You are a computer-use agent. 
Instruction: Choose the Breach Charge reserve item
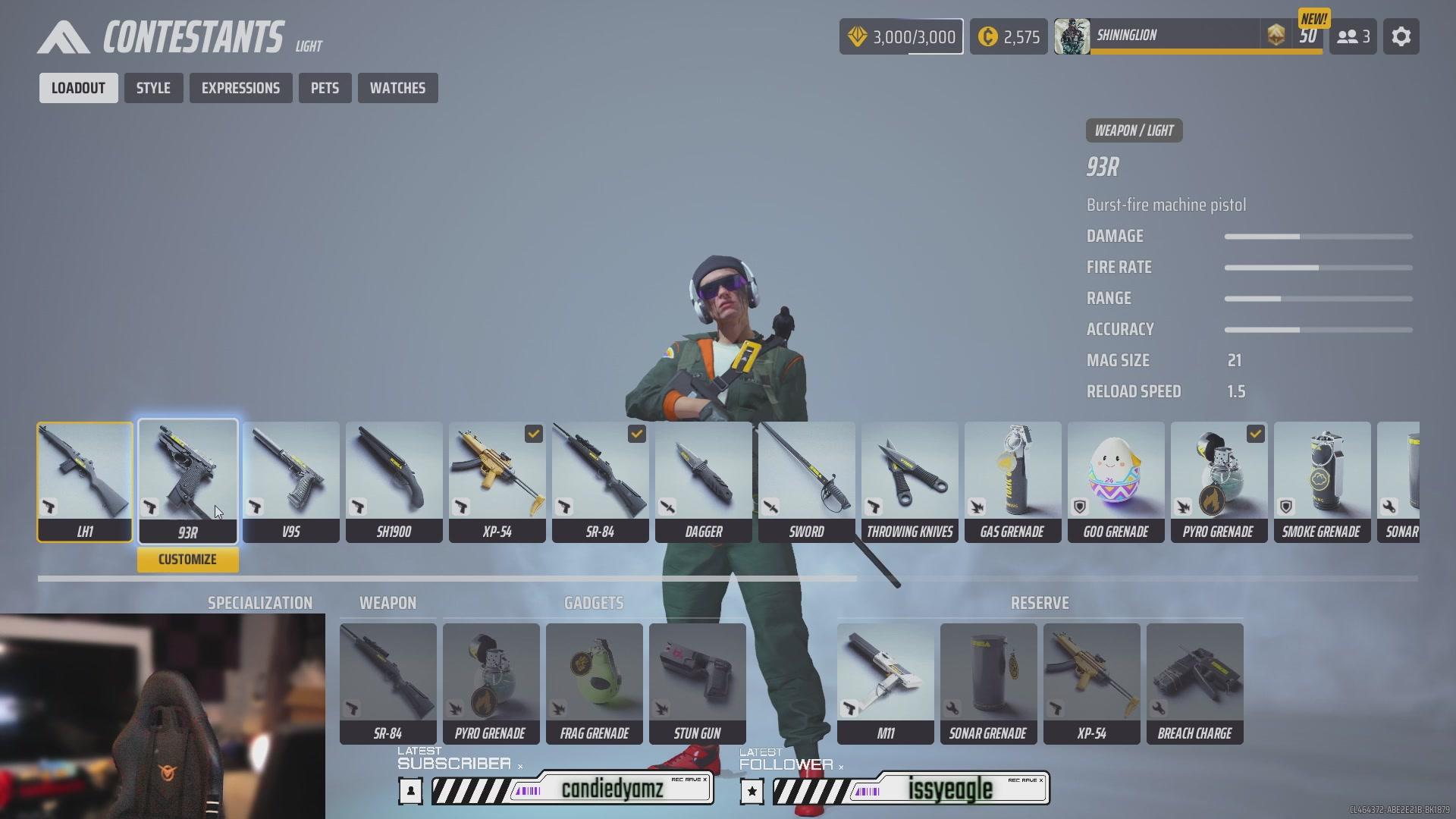[x=1195, y=675]
